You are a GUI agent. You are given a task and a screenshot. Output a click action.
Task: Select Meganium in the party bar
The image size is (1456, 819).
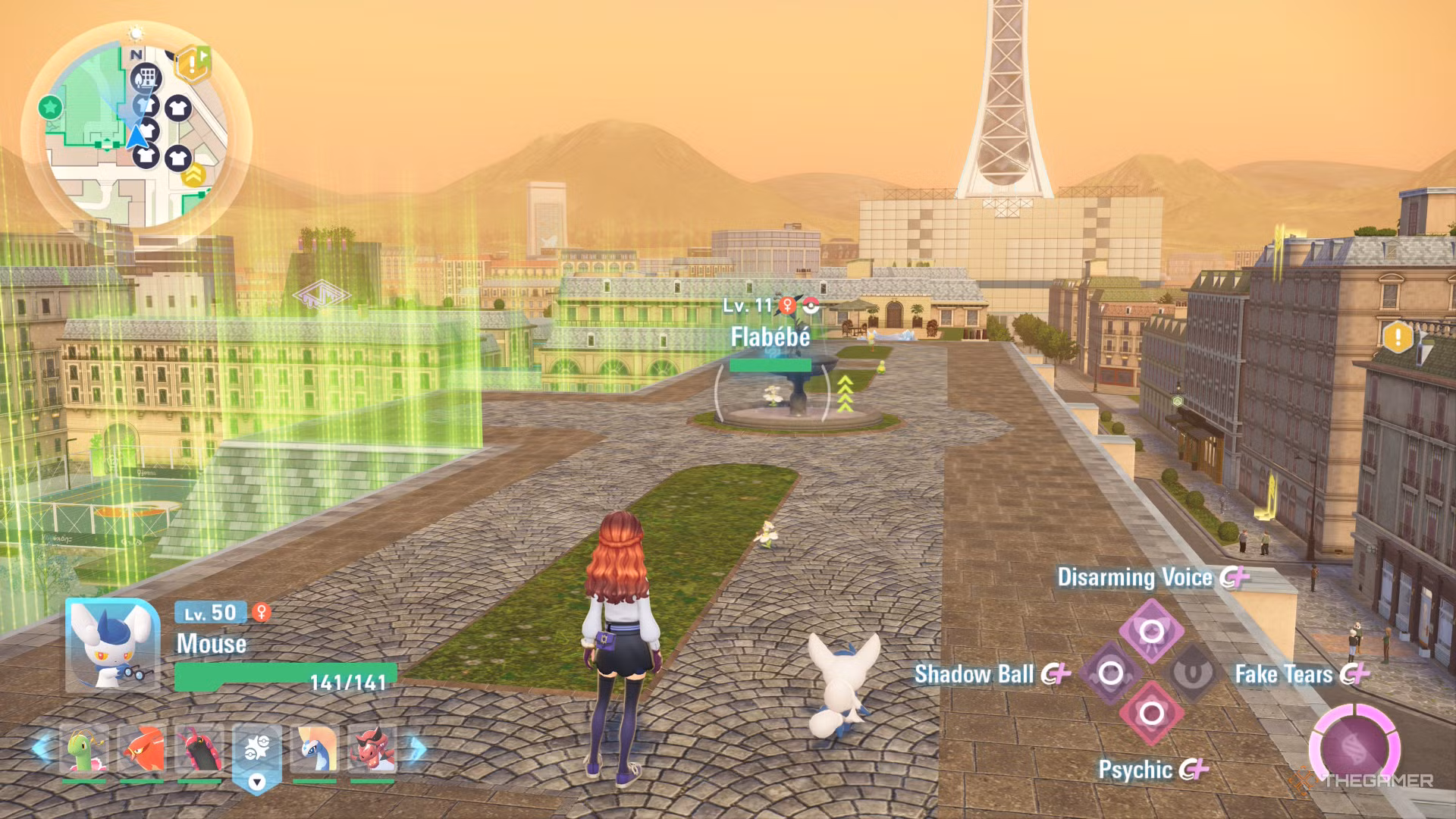tap(84, 749)
